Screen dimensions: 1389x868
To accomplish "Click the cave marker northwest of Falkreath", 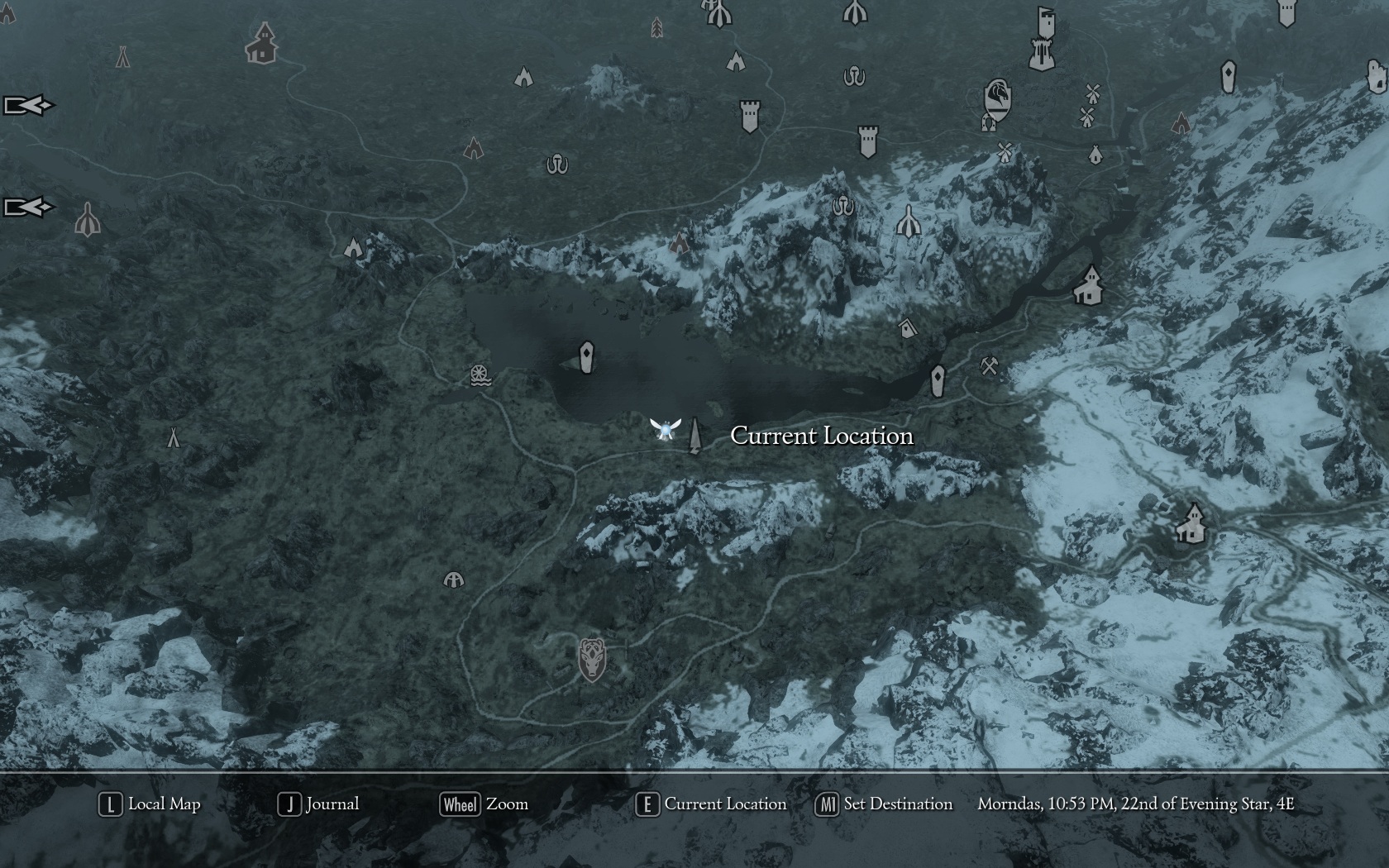I will [x=452, y=579].
